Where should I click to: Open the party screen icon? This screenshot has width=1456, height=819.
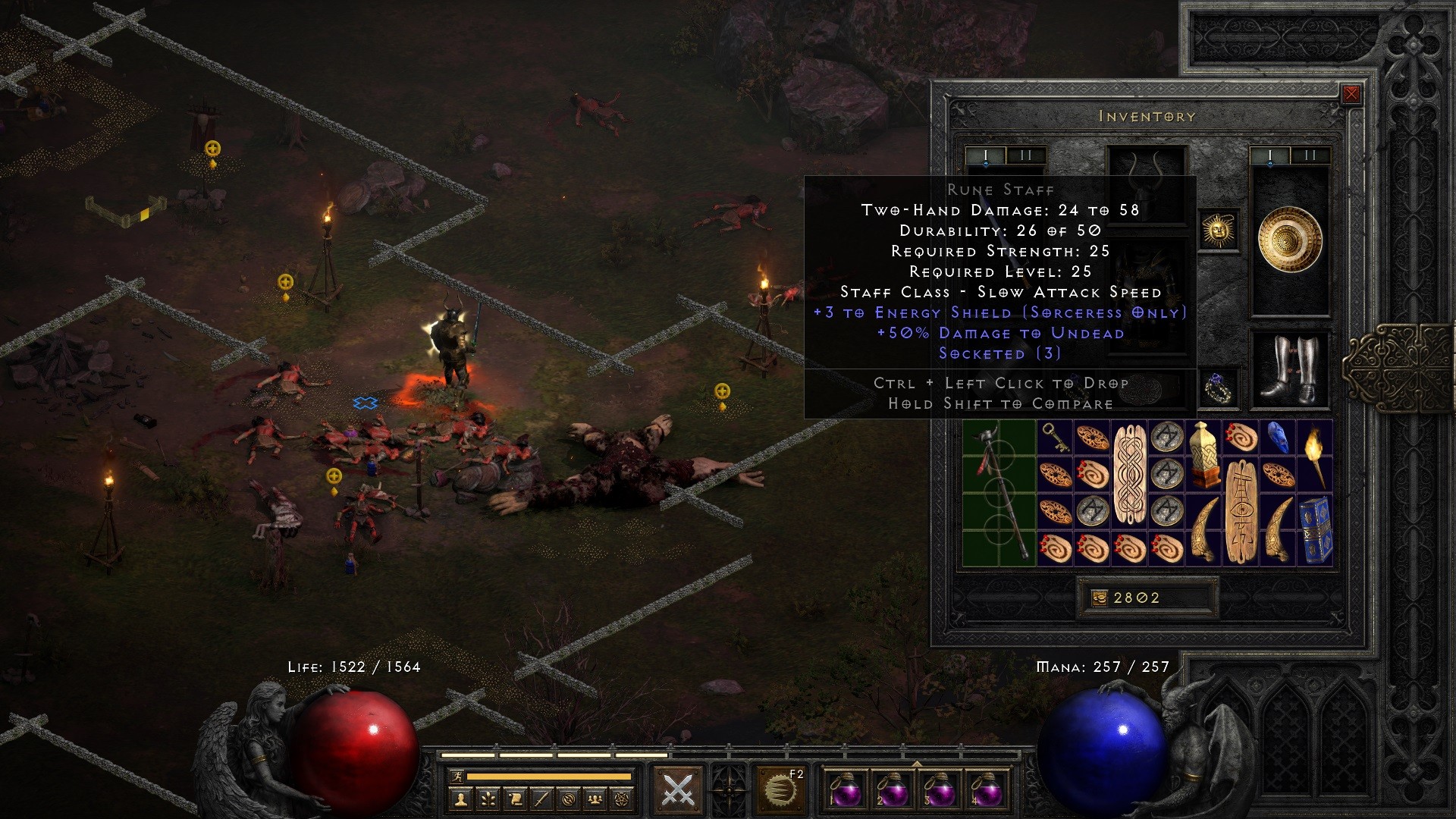[595, 800]
